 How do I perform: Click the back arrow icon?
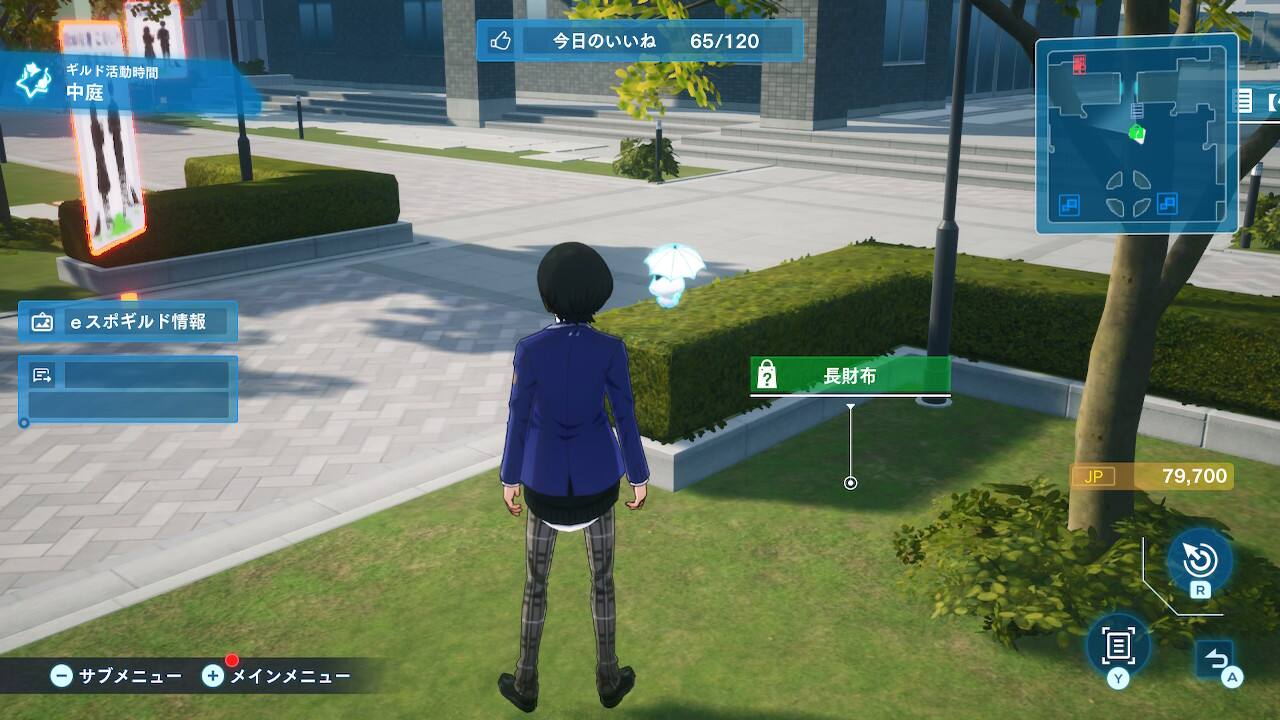1217,659
